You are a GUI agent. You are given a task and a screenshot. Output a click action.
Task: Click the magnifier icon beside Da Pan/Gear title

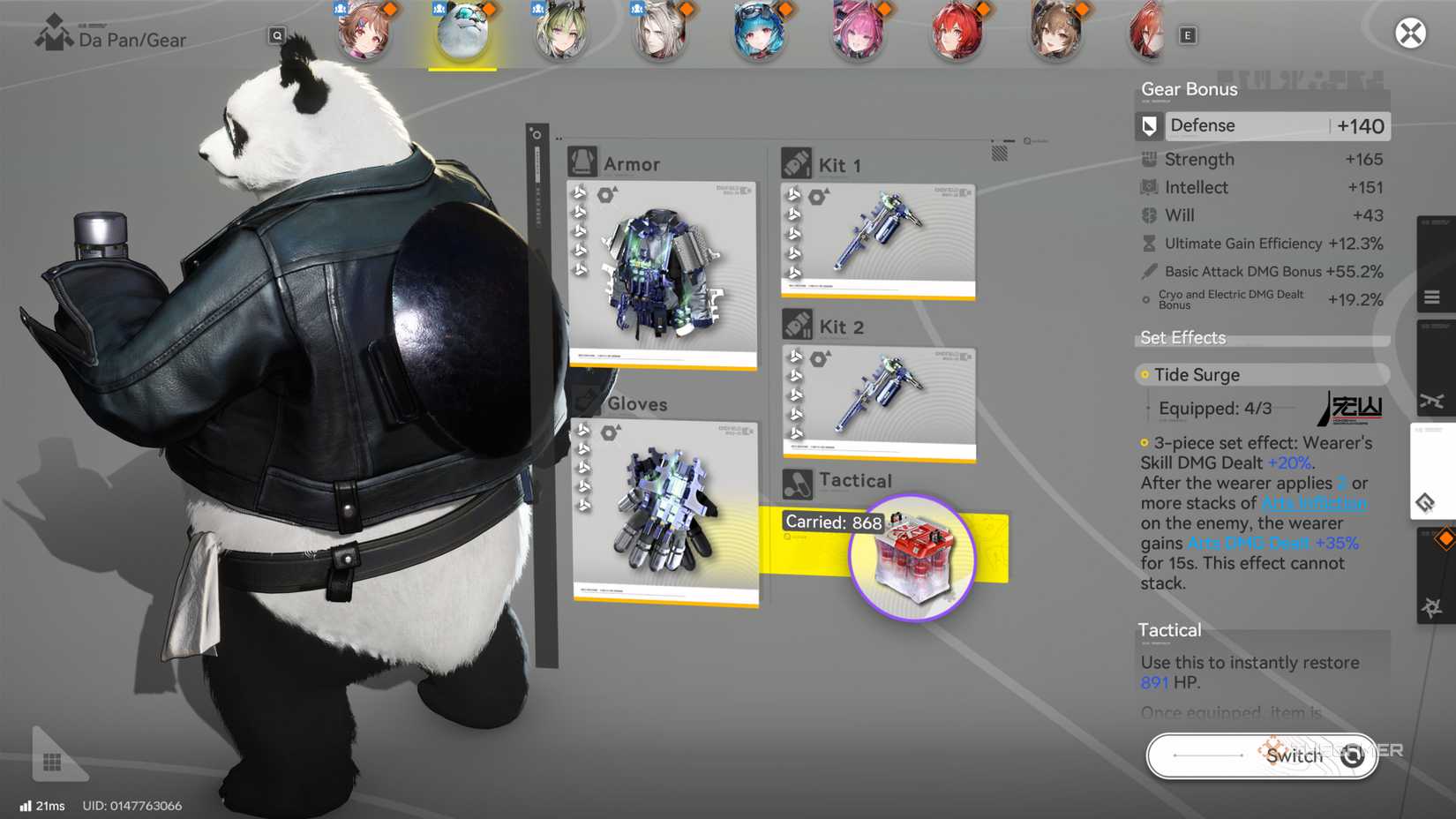pyautogui.click(x=276, y=34)
